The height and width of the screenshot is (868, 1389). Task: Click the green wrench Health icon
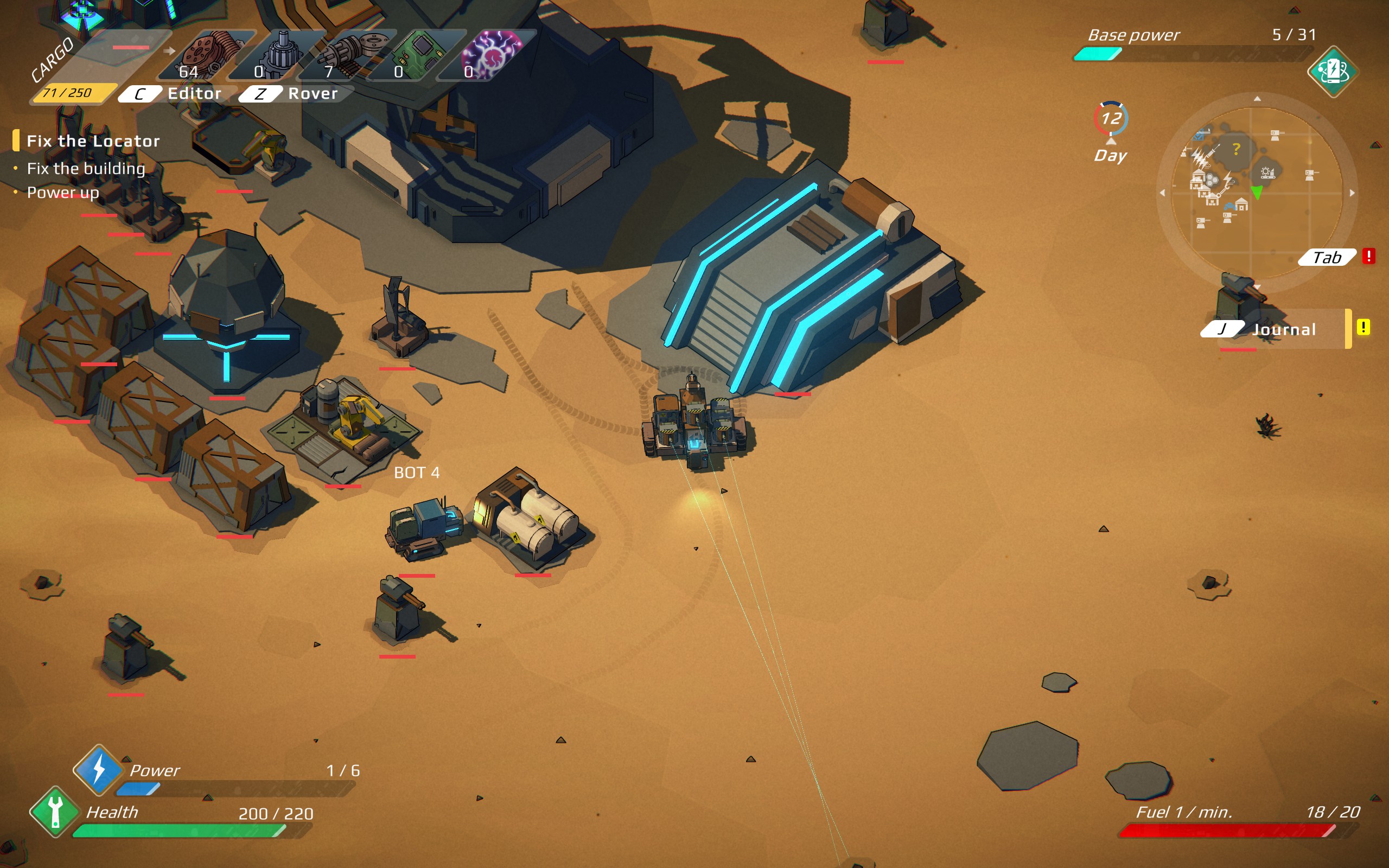(55, 811)
